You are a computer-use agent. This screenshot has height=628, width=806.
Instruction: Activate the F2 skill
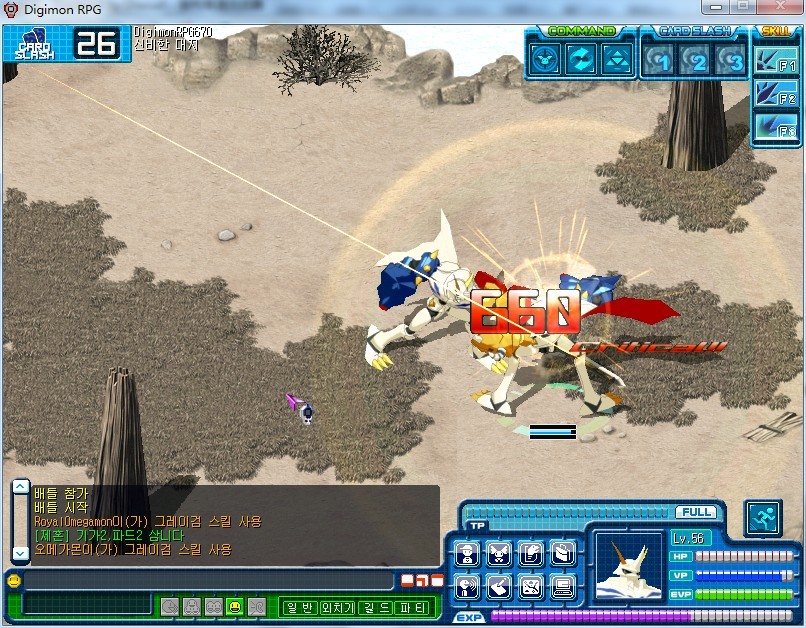[x=776, y=95]
